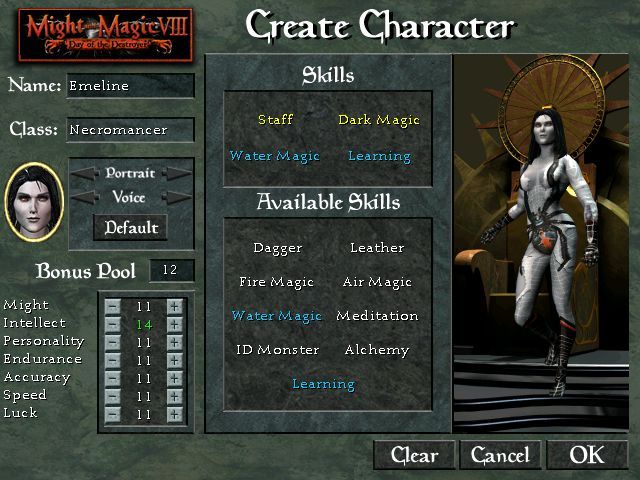This screenshot has height=480, width=640.
Task: Cycle to the previous voice with left arrow
Action: pyautogui.click(x=85, y=197)
